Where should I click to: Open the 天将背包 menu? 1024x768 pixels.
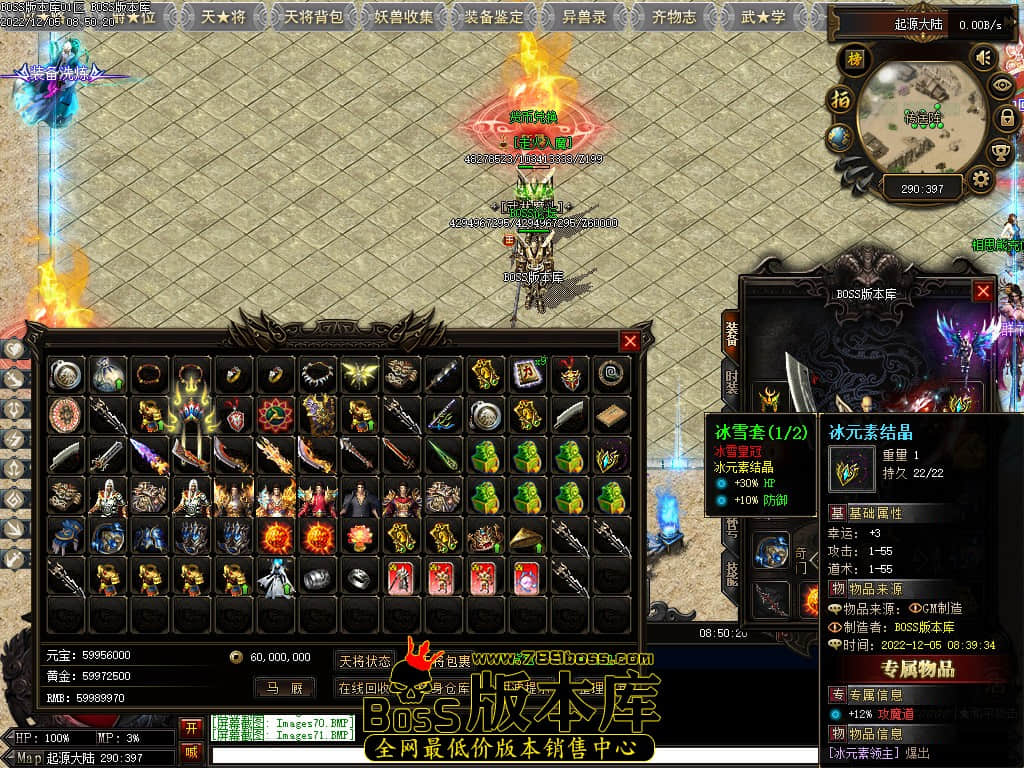[314, 16]
